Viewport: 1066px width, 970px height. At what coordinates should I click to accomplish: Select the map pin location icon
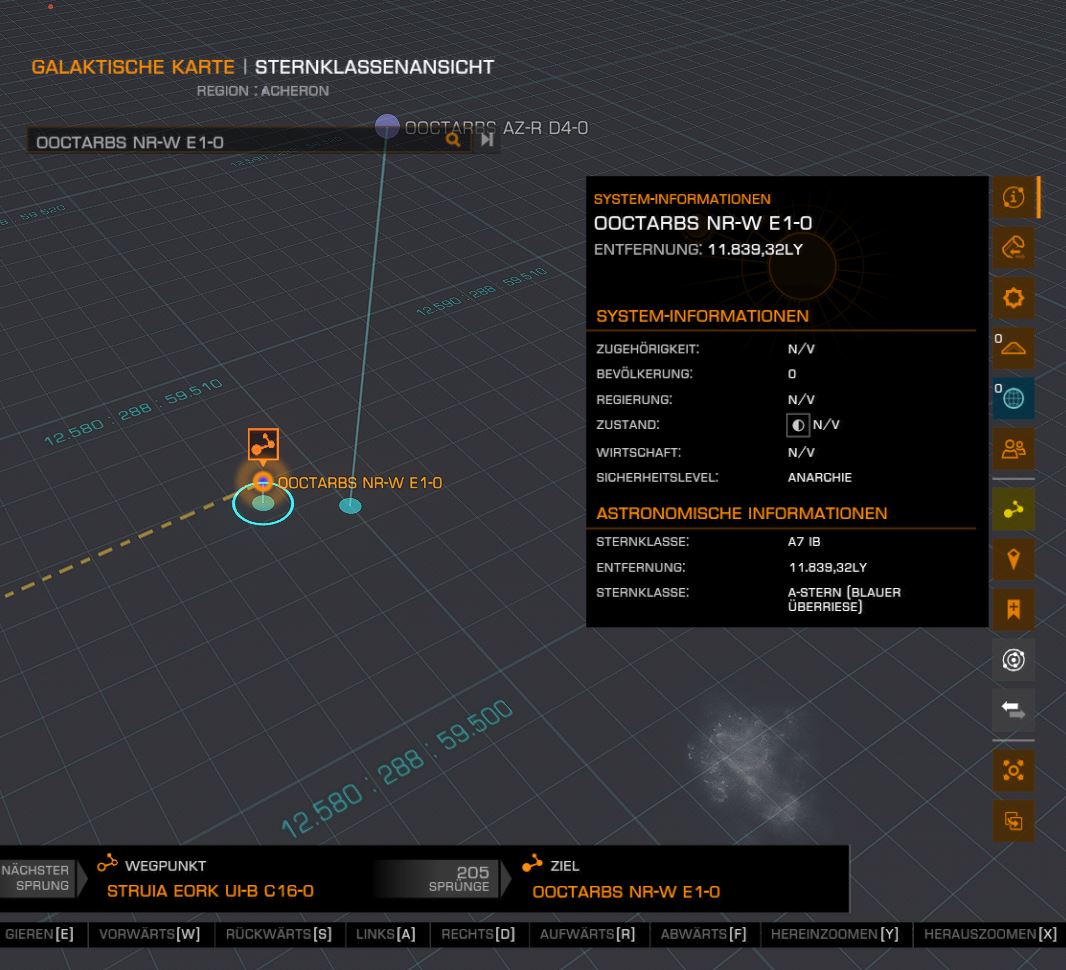1014,559
